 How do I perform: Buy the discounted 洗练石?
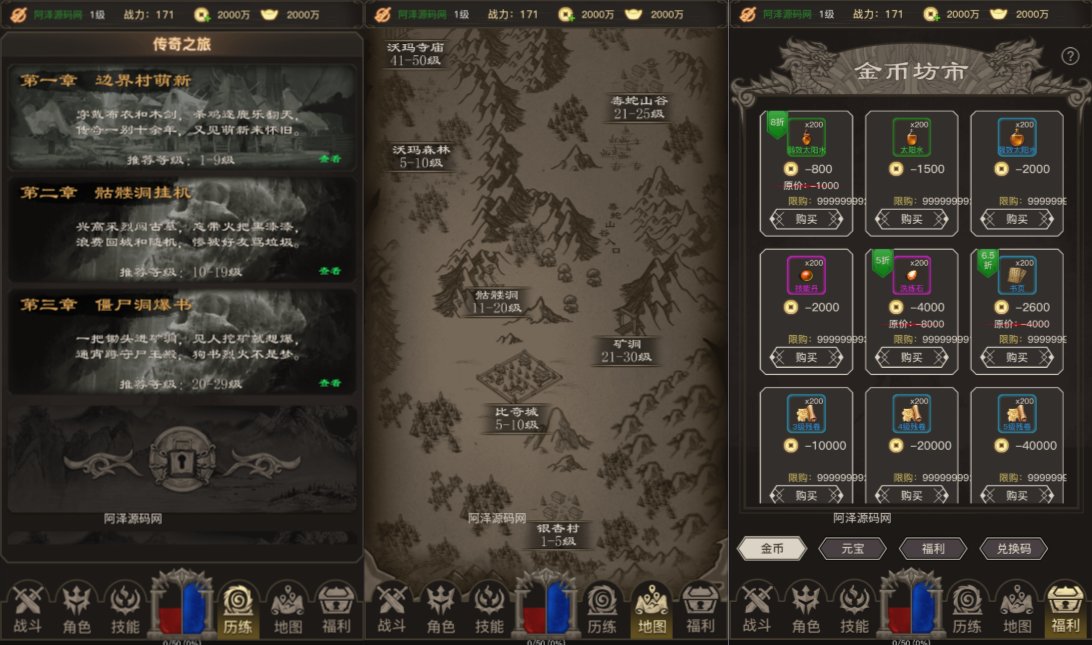click(911, 357)
